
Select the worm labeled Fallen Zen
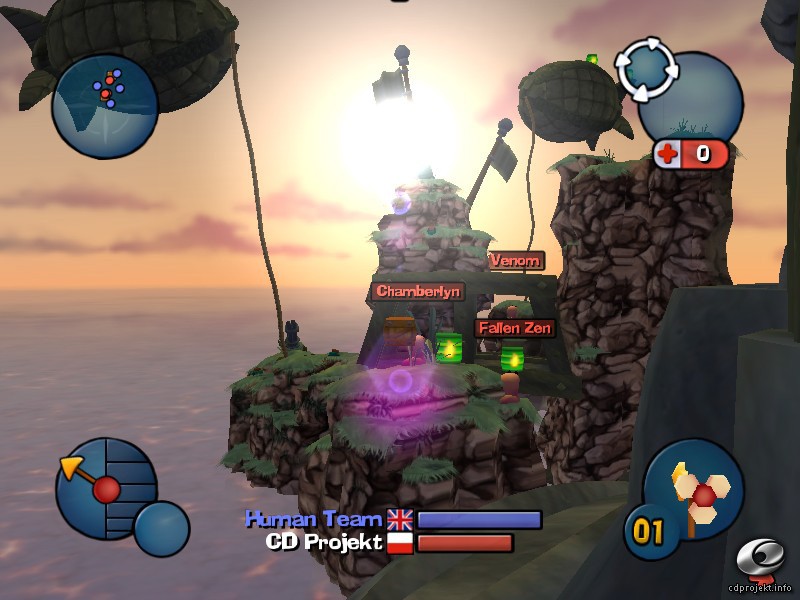point(514,327)
